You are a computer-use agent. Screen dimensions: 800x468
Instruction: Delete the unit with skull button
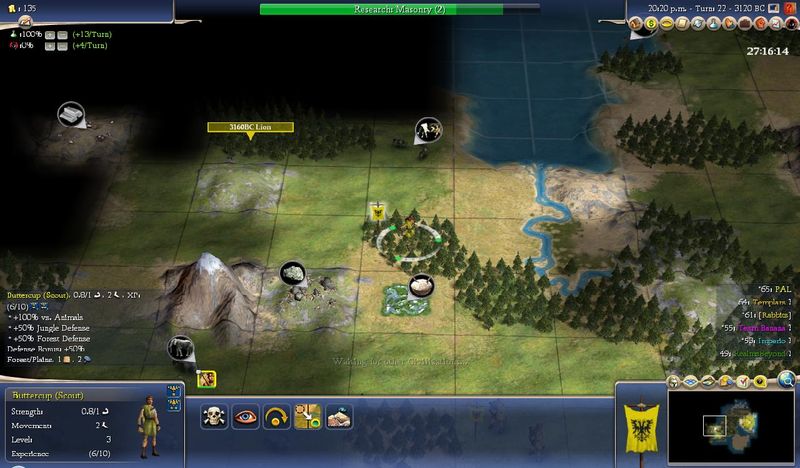coord(215,416)
